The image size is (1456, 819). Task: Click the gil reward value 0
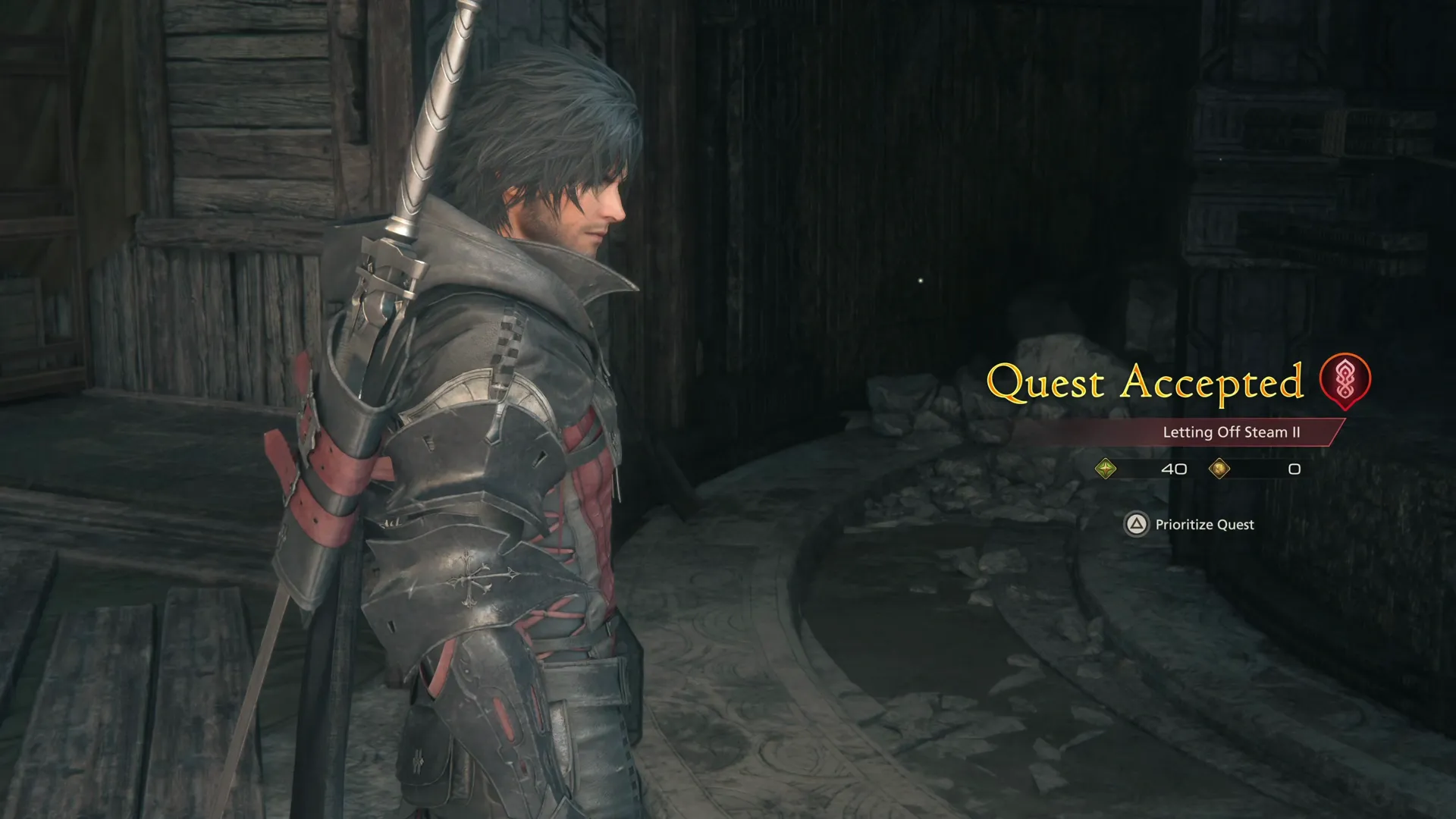click(1293, 469)
